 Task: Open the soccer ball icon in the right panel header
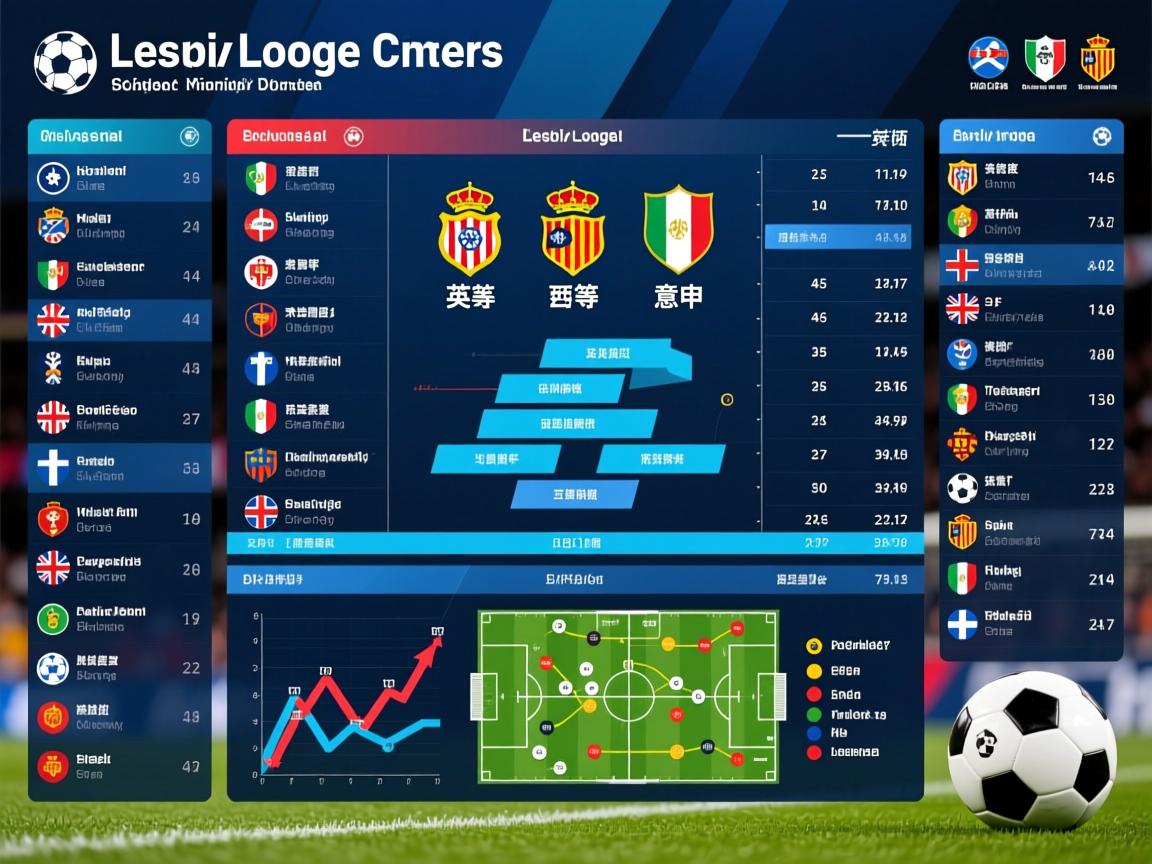coord(1101,136)
